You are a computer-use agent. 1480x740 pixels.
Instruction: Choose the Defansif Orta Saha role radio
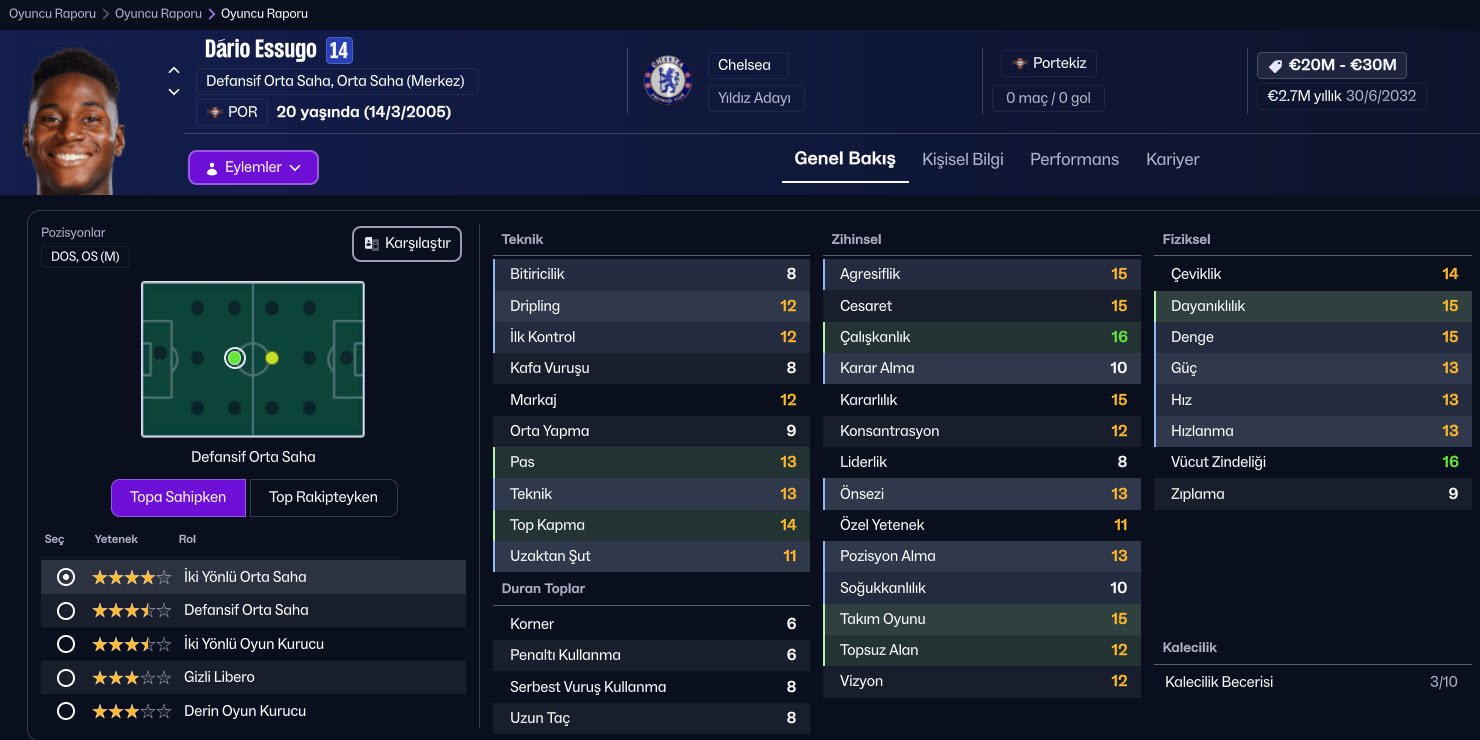click(66, 611)
